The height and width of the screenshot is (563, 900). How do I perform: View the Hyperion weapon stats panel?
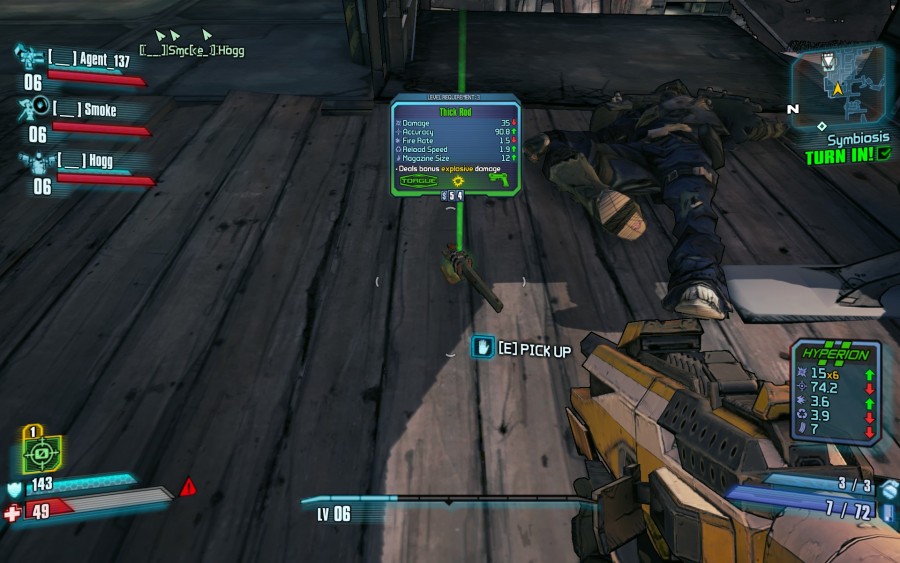click(x=836, y=390)
